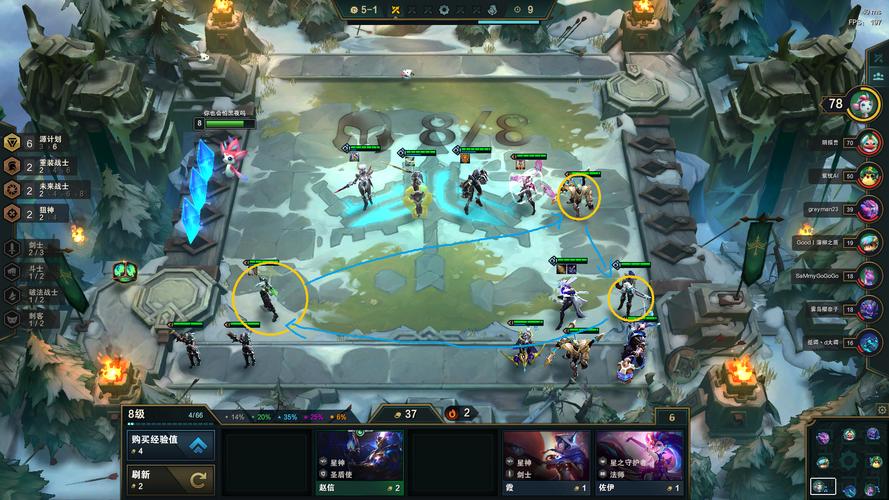
Task: Select the circled unit on the left board edge
Action: (x=268, y=297)
